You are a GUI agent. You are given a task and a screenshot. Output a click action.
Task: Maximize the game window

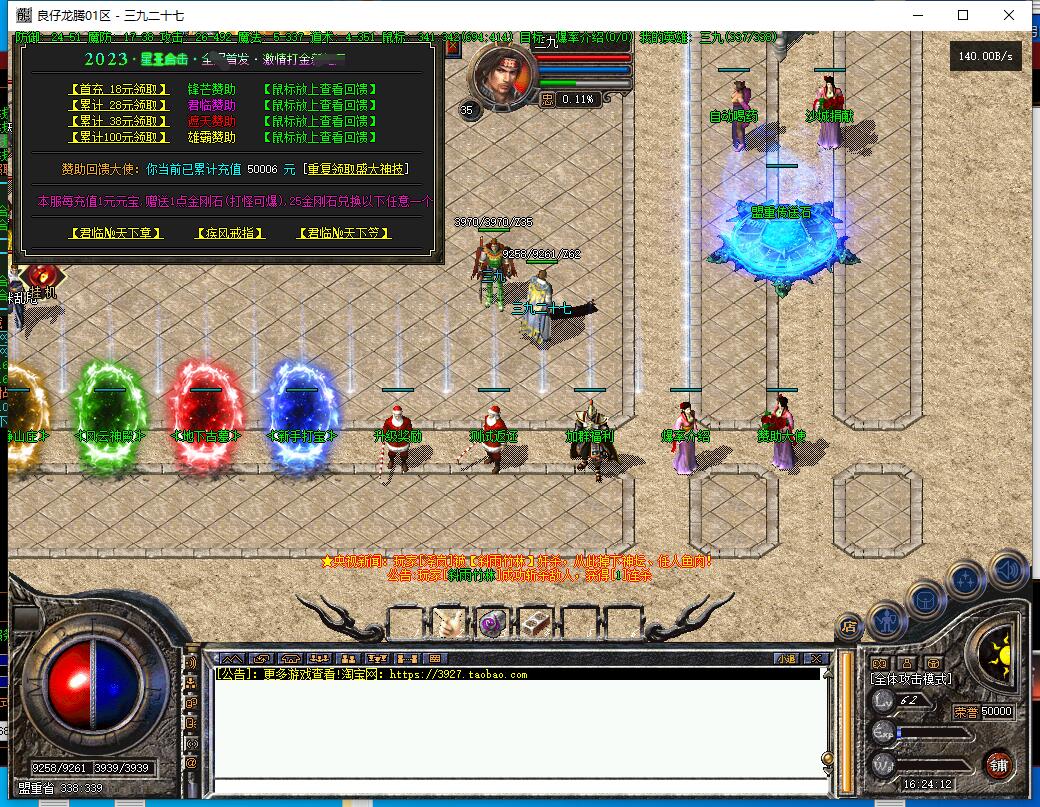click(963, 15)
